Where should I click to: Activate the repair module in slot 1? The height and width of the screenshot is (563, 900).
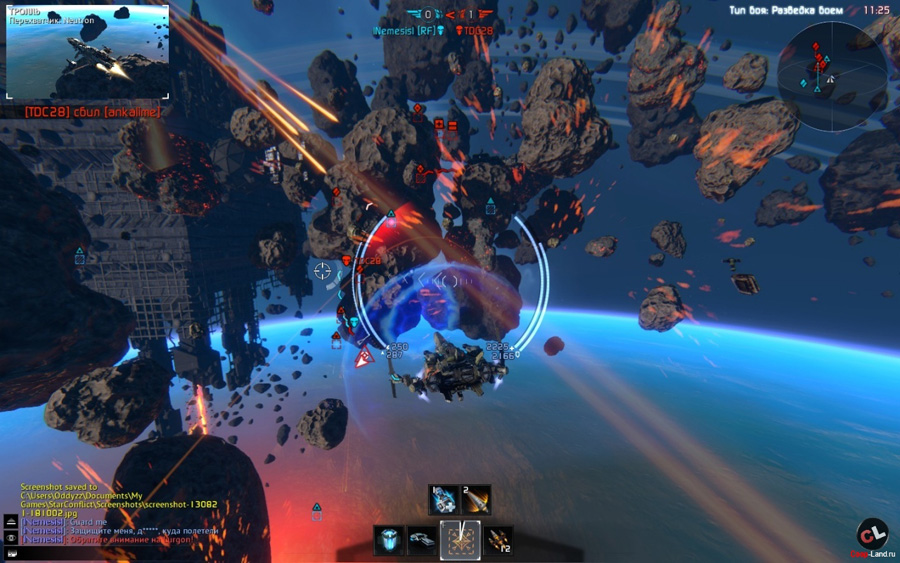pos(444,498)
